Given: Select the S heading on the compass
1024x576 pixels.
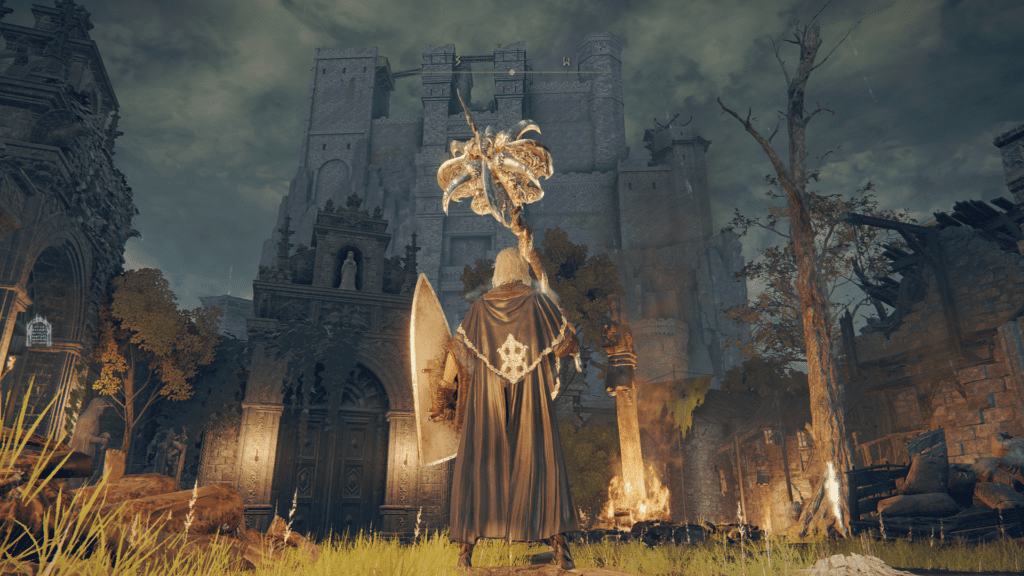Looking at the screenshot, I should (458, 61).
